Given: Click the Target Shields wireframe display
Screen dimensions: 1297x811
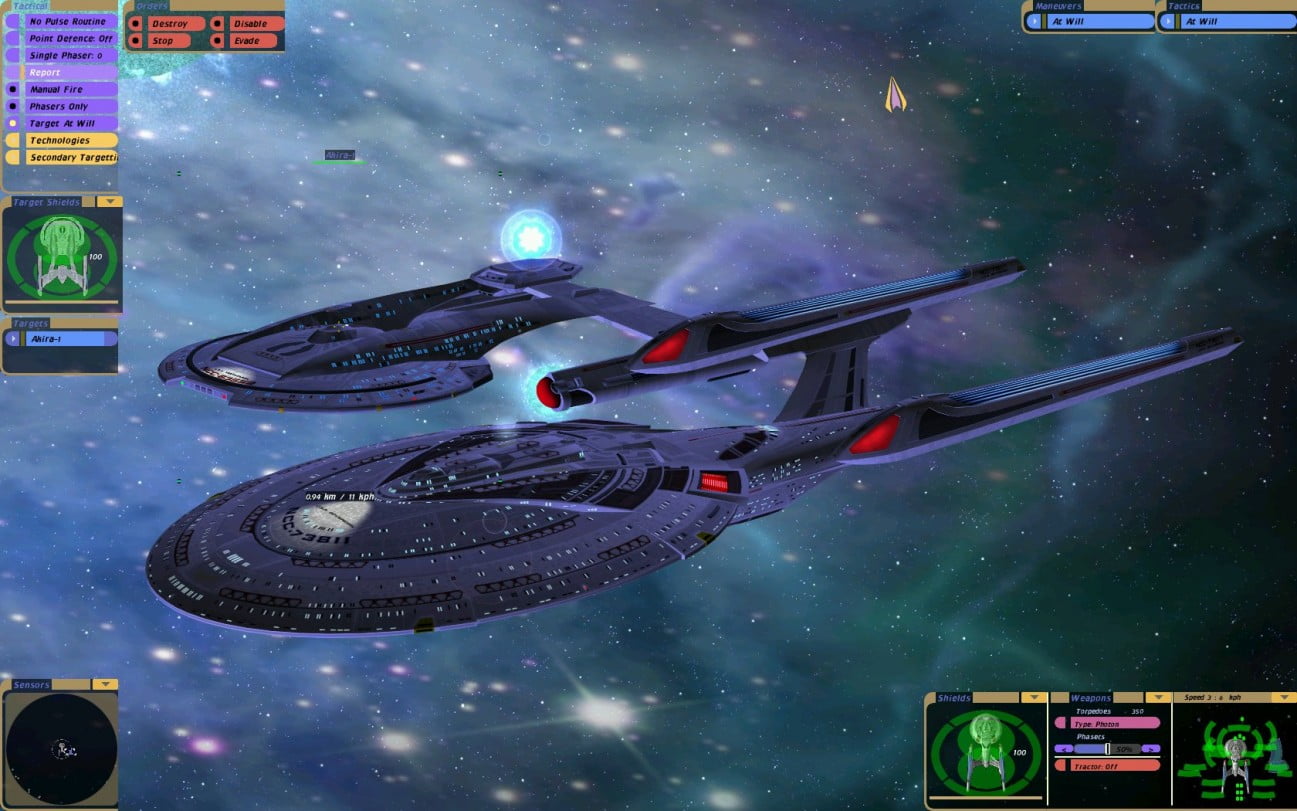Looking at the screenshot, I should pyautogui.click(x=62, y=255).
